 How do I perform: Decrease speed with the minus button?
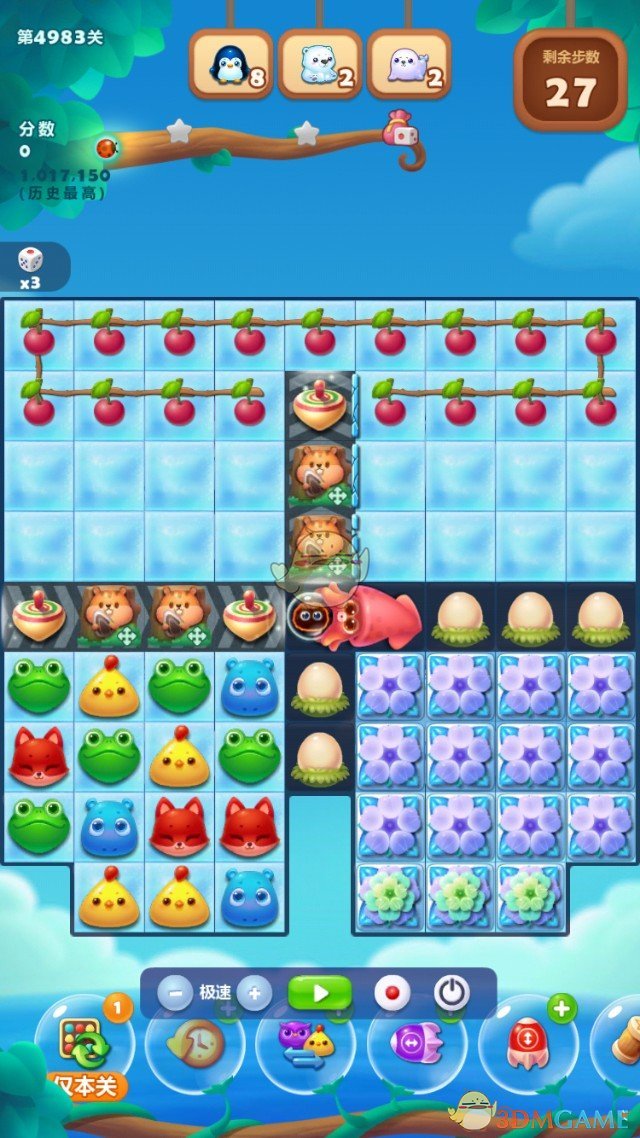pyautogui.click(x=175, y=993)
